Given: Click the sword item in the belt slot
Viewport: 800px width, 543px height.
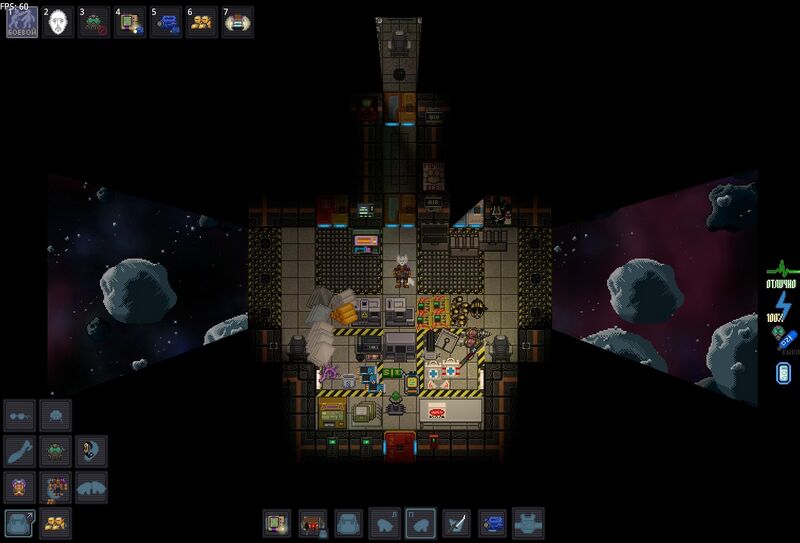Looking at the screenshot, I should click(x=456, y=523).
